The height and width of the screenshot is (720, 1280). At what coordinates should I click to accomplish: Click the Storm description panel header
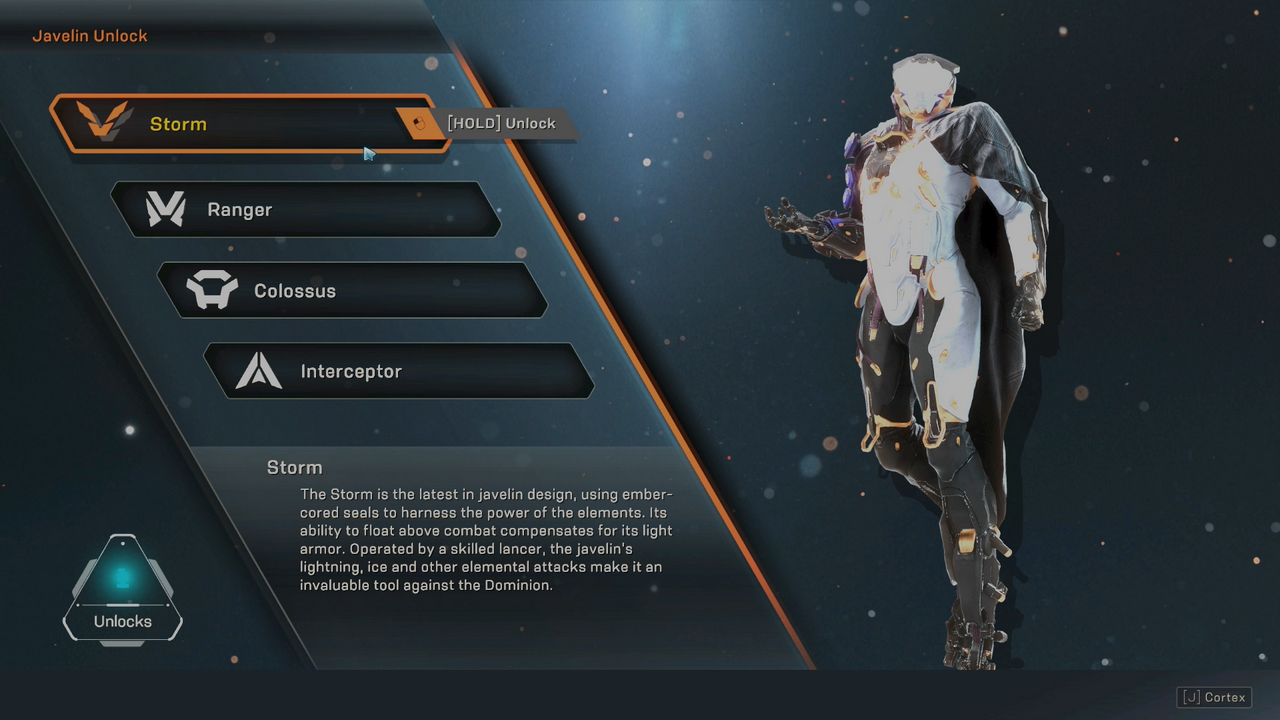[x=294, y=467]
